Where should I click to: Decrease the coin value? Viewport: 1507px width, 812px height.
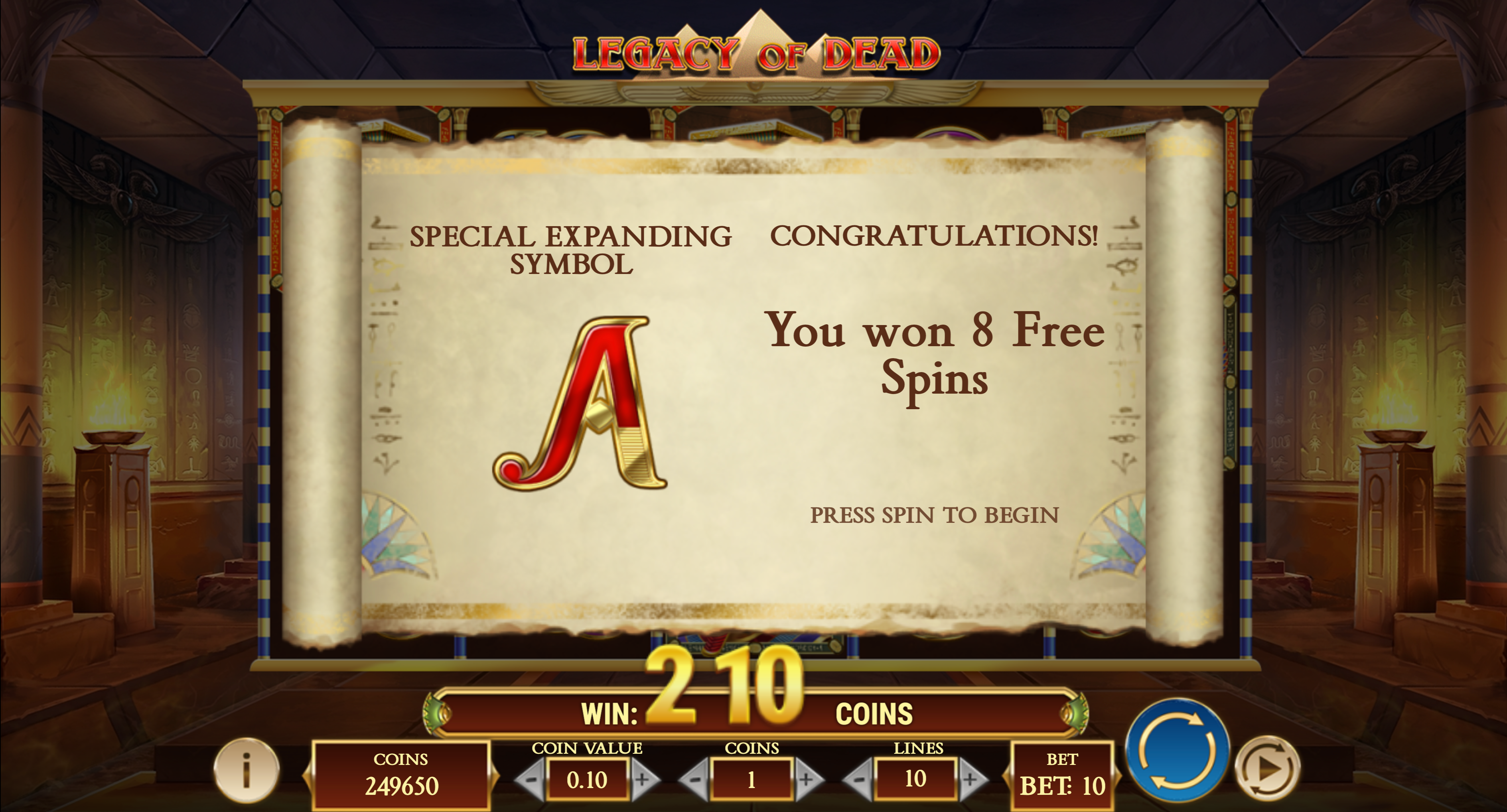(531, 779)
